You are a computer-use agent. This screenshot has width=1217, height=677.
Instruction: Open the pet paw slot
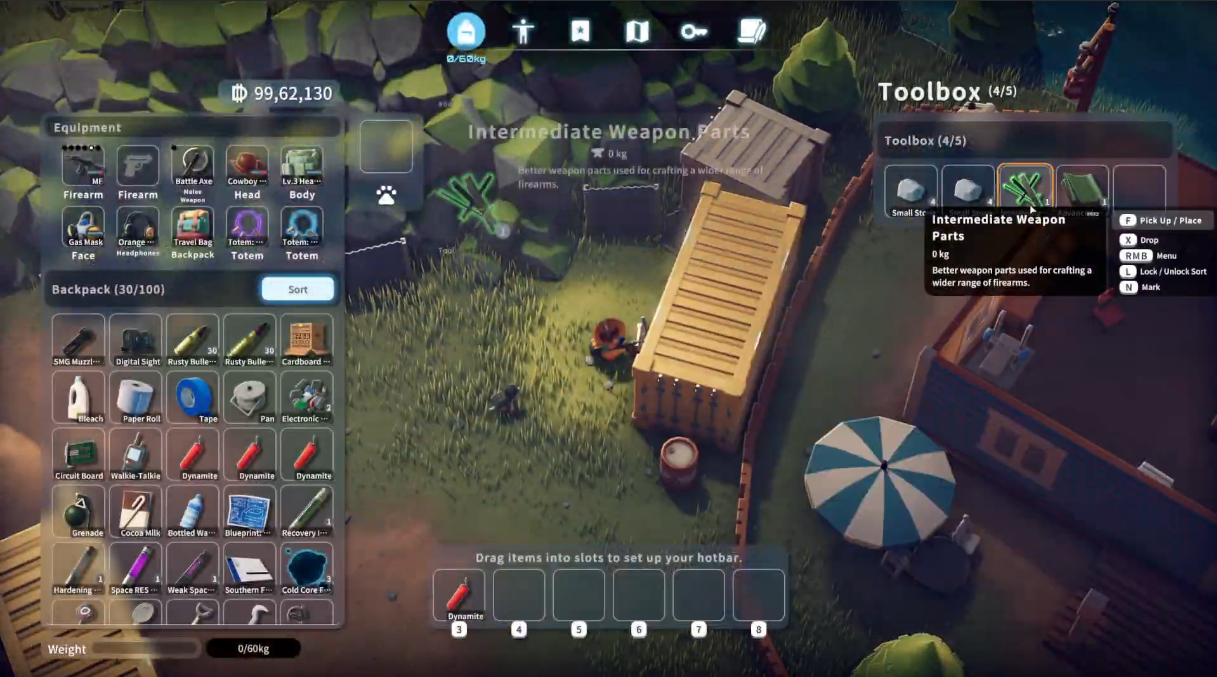pyautogui.click(x=386, y=196)
